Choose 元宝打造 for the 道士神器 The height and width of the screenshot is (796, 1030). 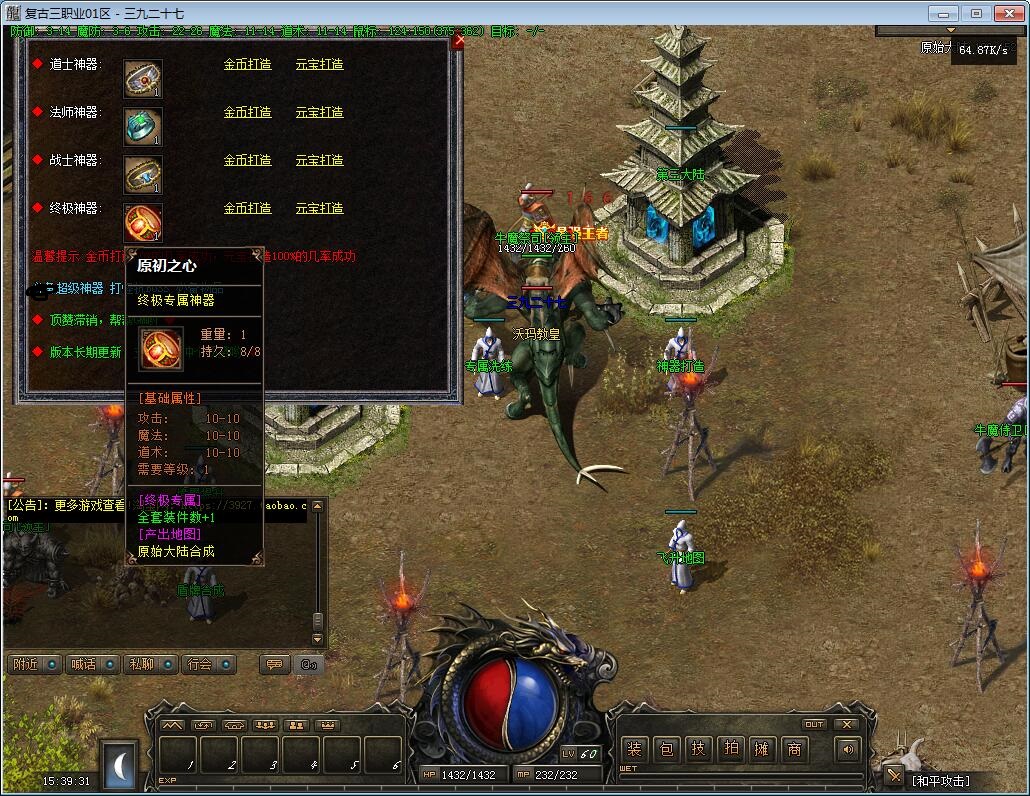[319, 64]
